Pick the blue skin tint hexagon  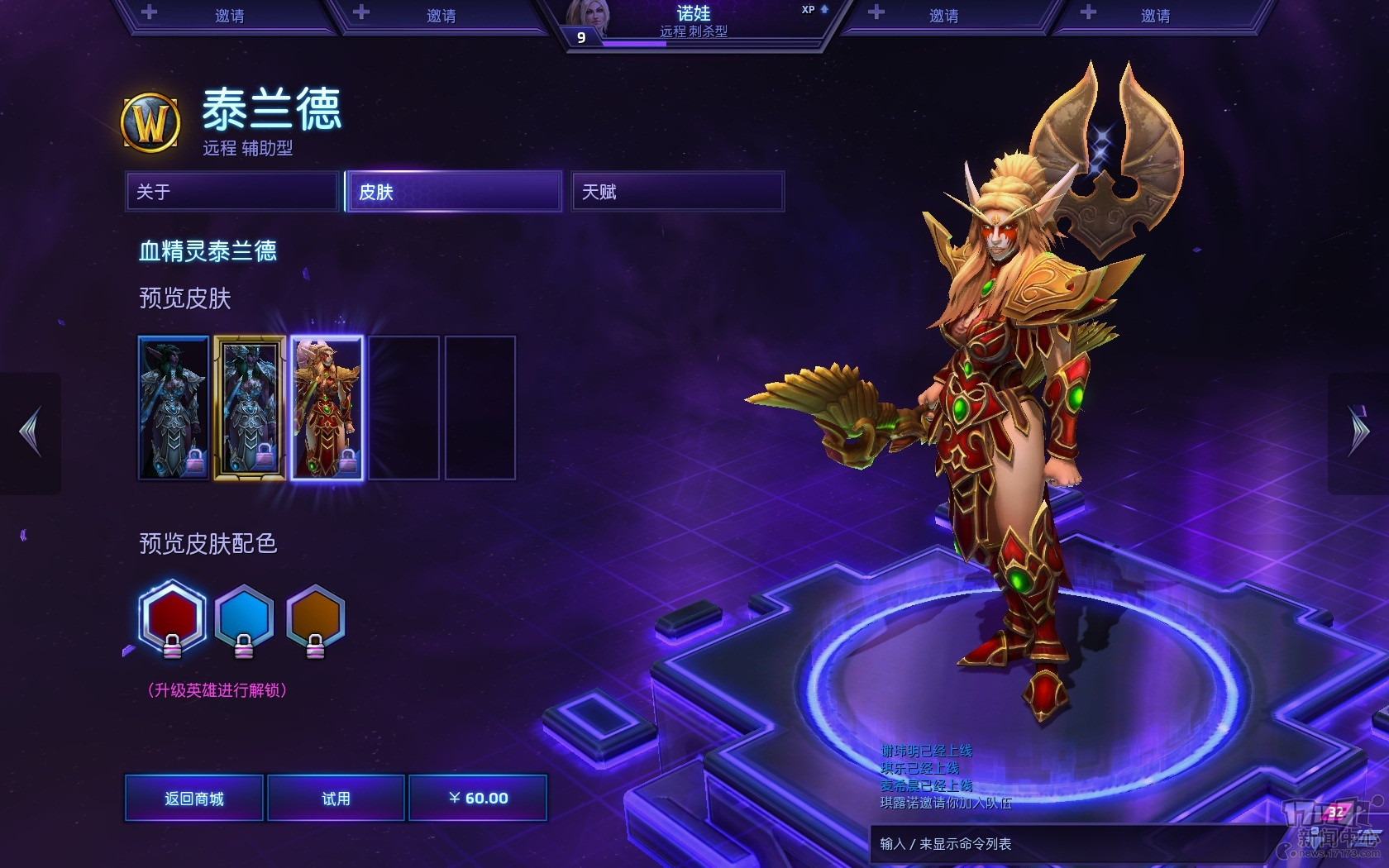(244, 618)
